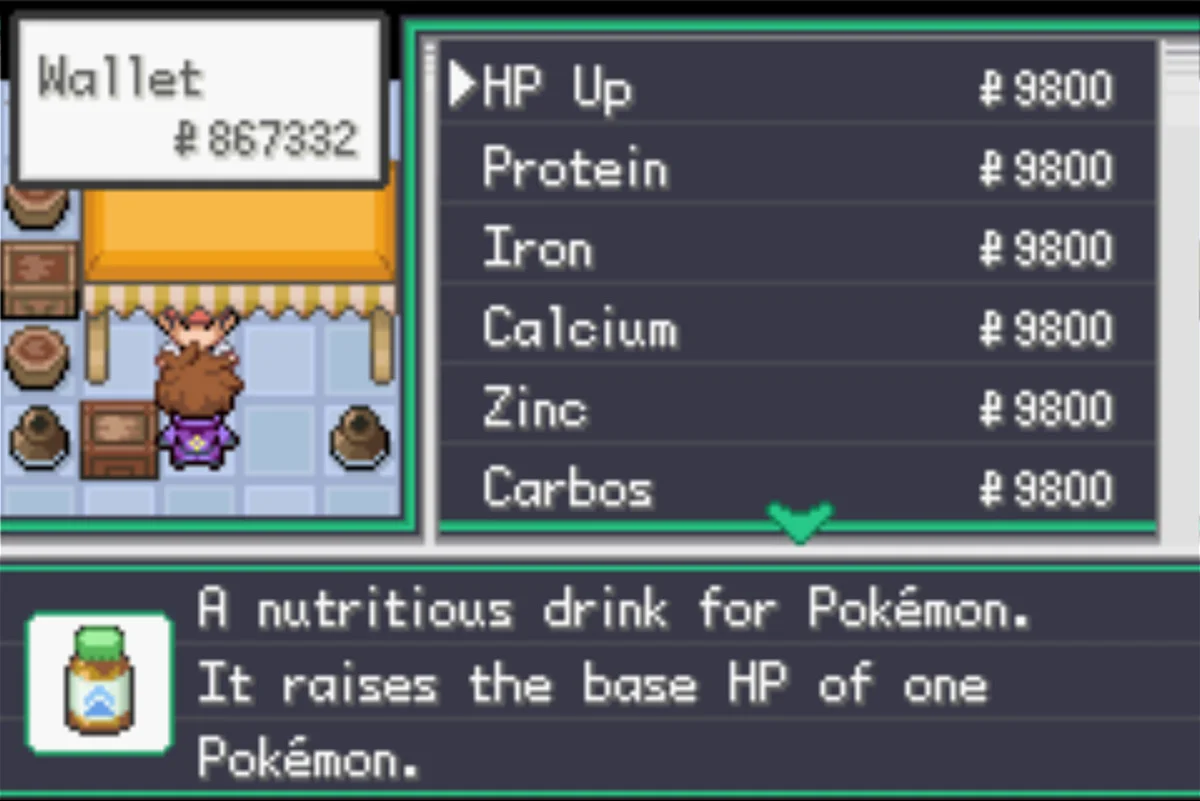Click the green down arrow for more items
This screenshot has width=1200, height=801.
[x=799, y=521]
